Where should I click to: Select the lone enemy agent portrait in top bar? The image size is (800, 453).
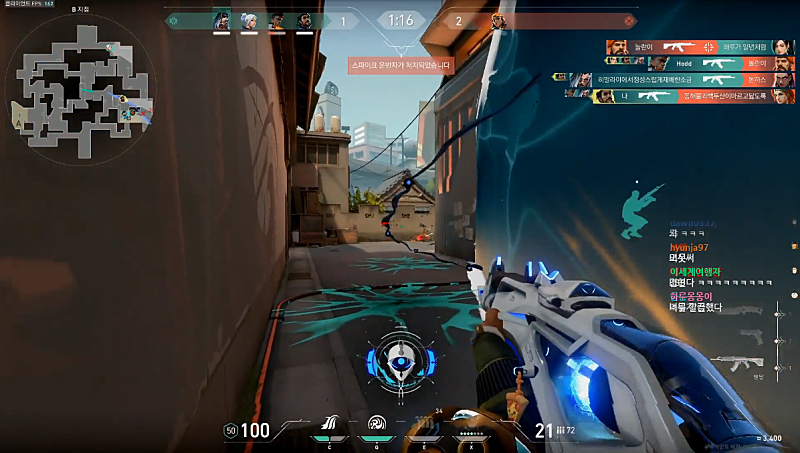[497, 20]
